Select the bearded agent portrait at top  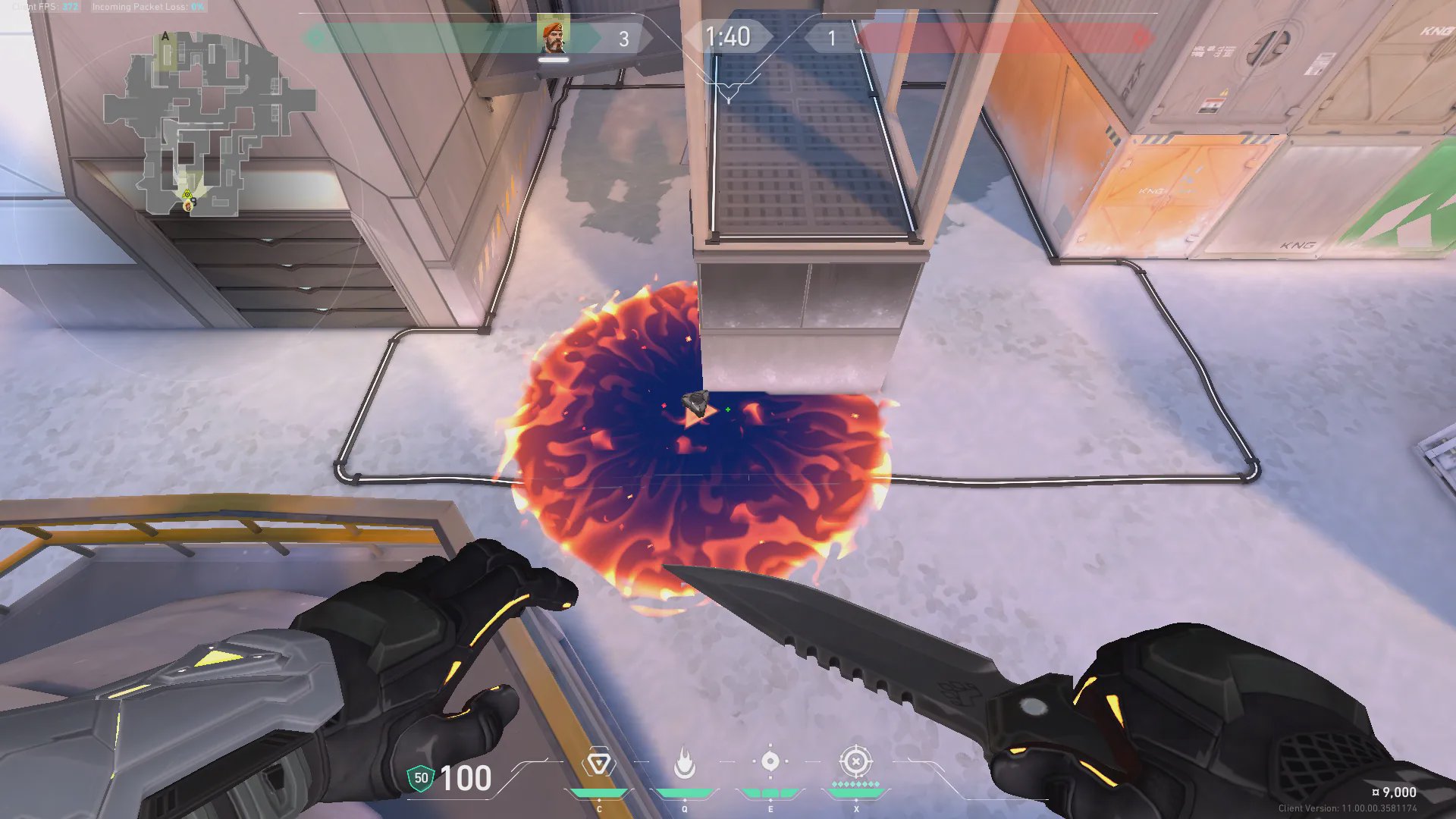[x=554, y=36]
